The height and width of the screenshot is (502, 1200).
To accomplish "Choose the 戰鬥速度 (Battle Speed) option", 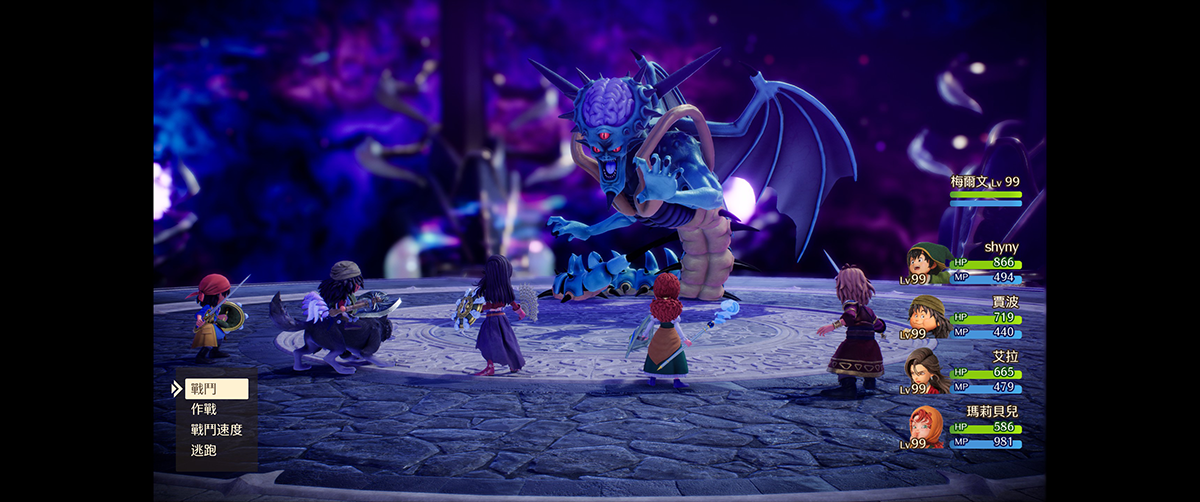I will [216, 430].
